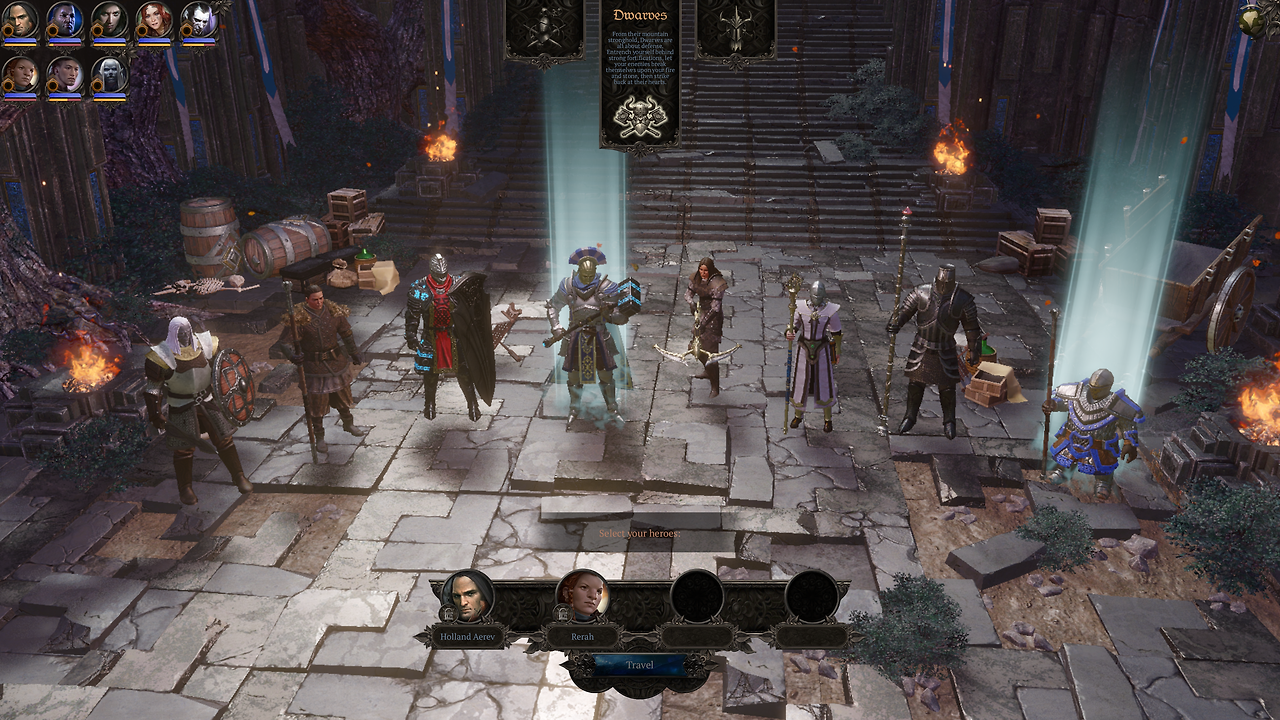Pick the spiked horned crown faction card

736,28
